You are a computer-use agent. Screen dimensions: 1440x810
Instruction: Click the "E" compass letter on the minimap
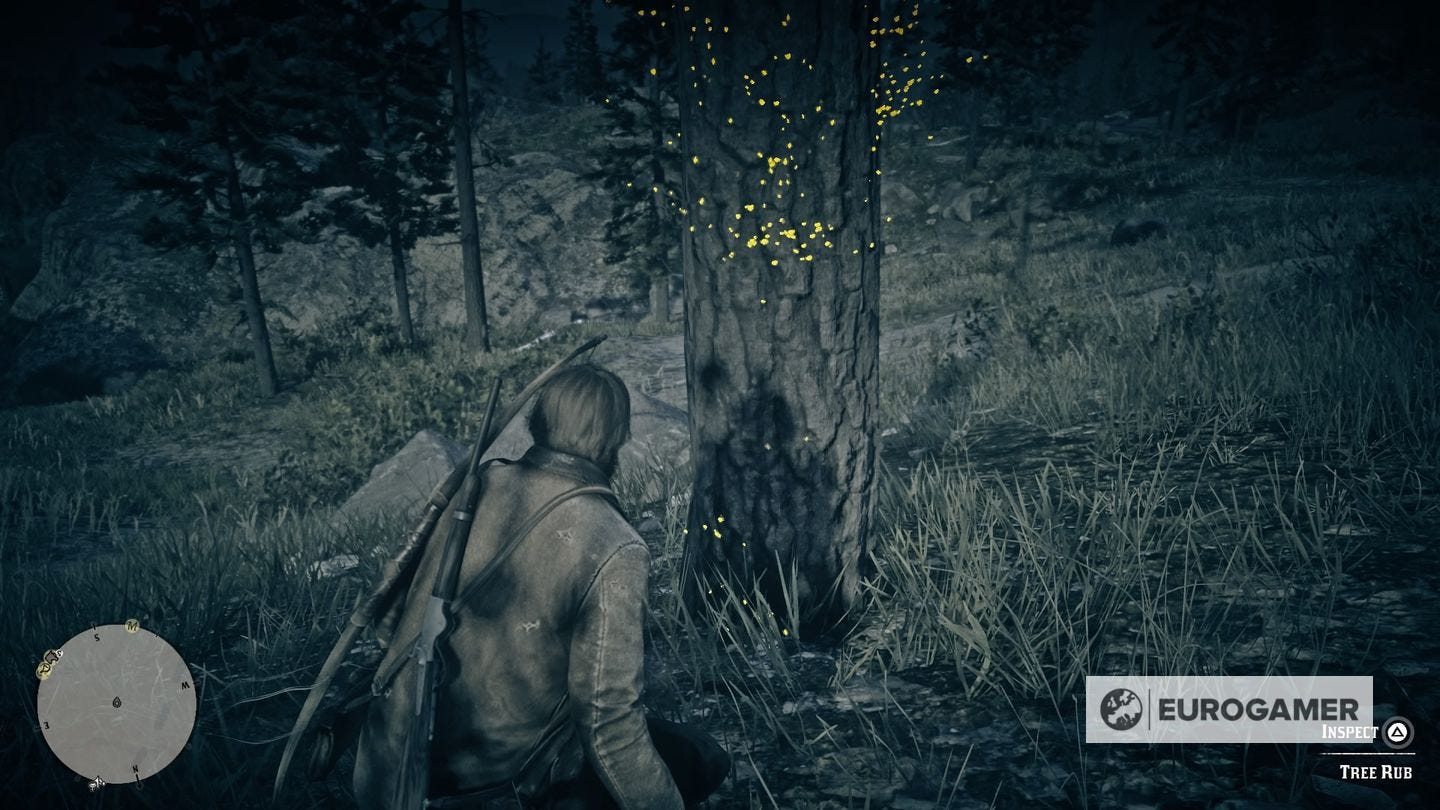(48, 725)
